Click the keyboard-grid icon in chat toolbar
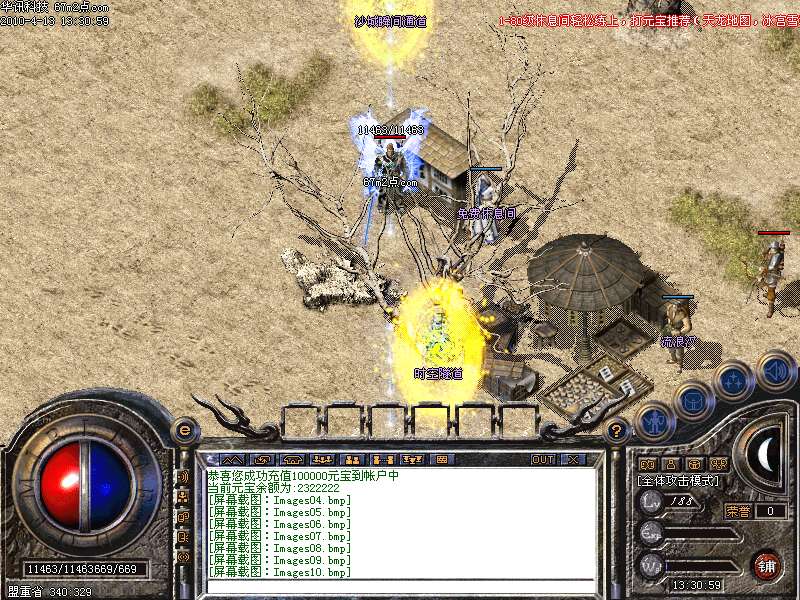This screenshot has width=800, height=600. click(441, 459)
